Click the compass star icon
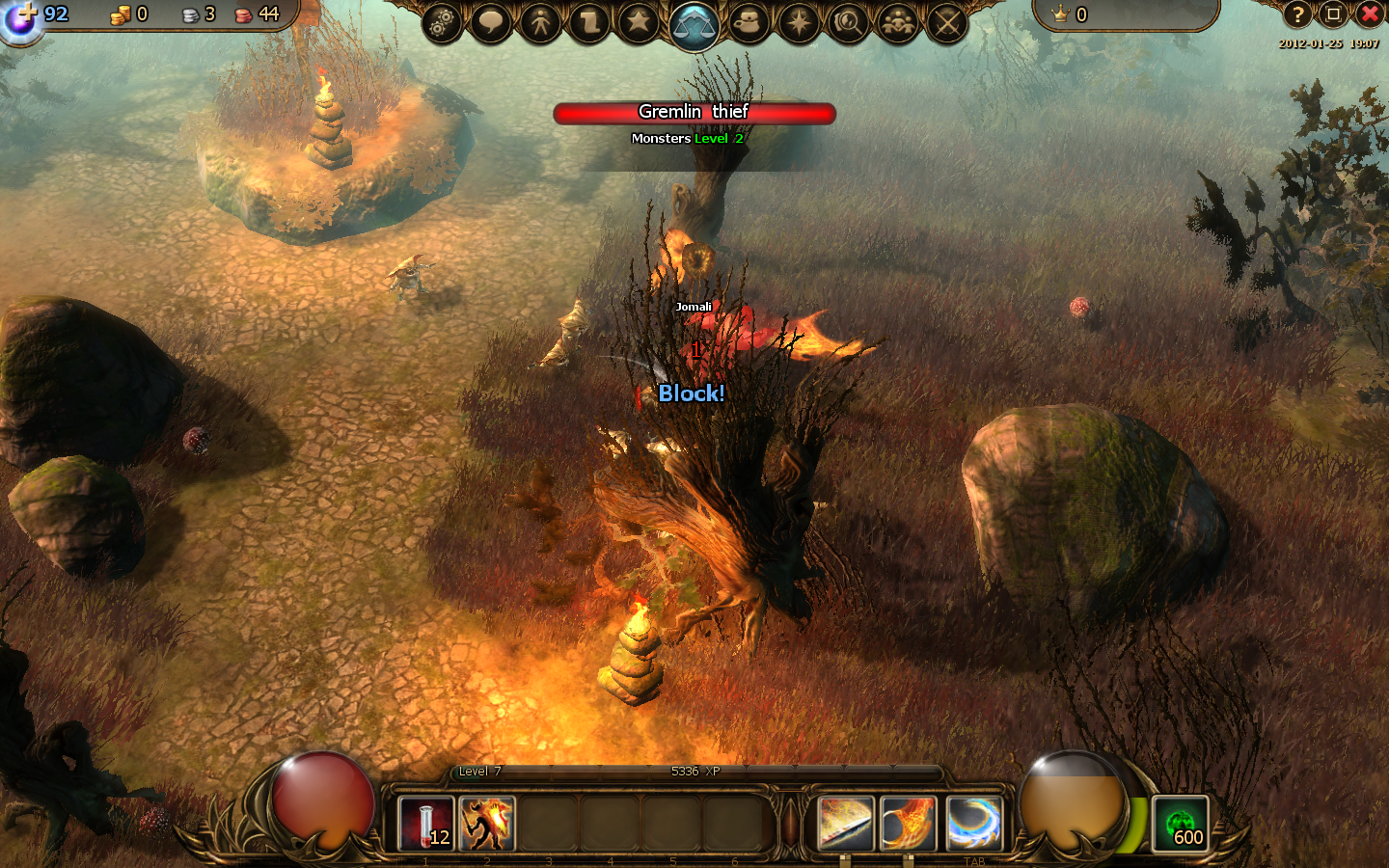The height and width of the screenshot is (868, 1389). coord(799,22)
